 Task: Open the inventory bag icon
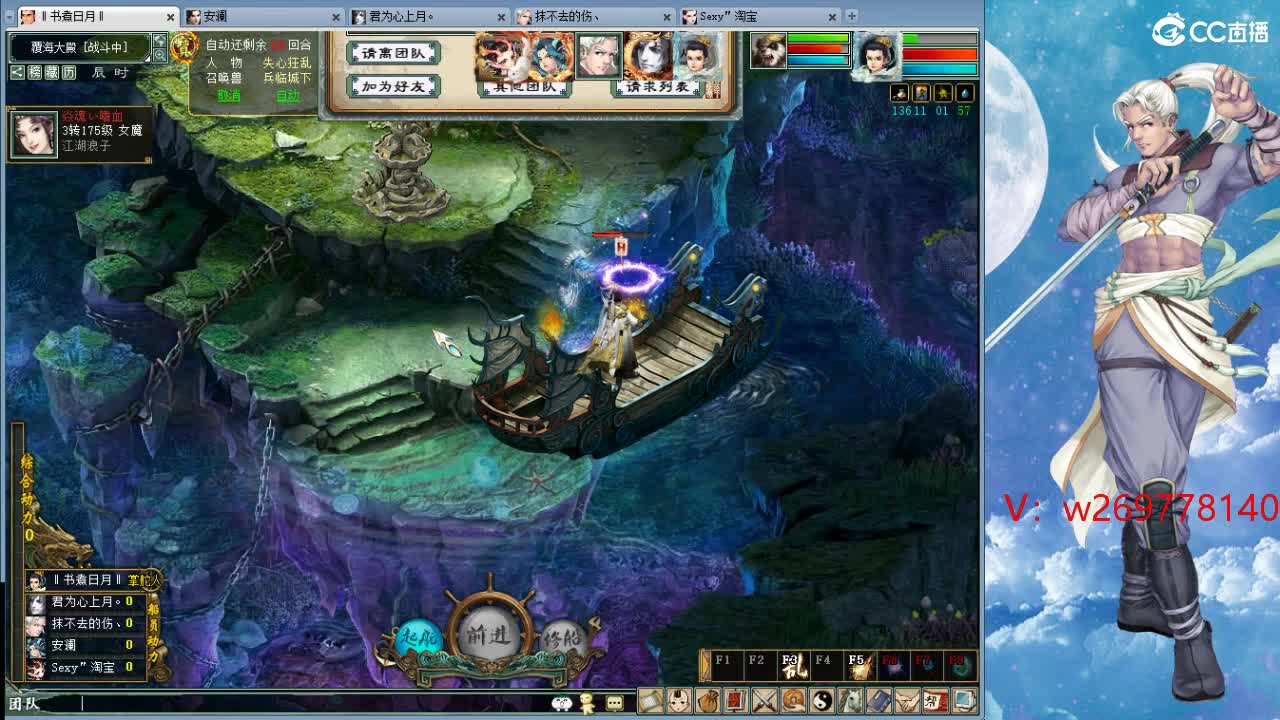708,702
